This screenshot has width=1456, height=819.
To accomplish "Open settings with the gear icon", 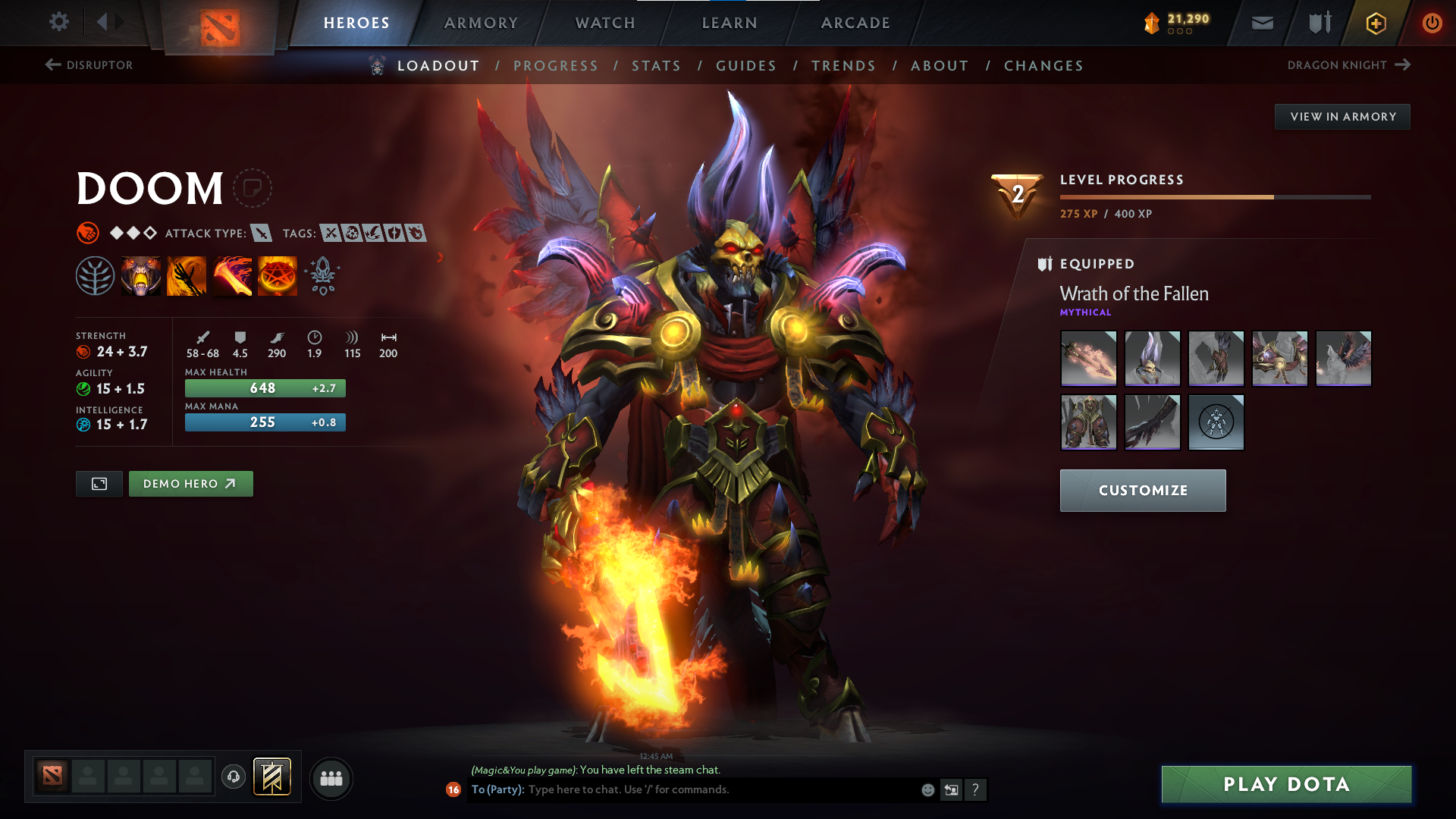I will [x=59, y=22].
